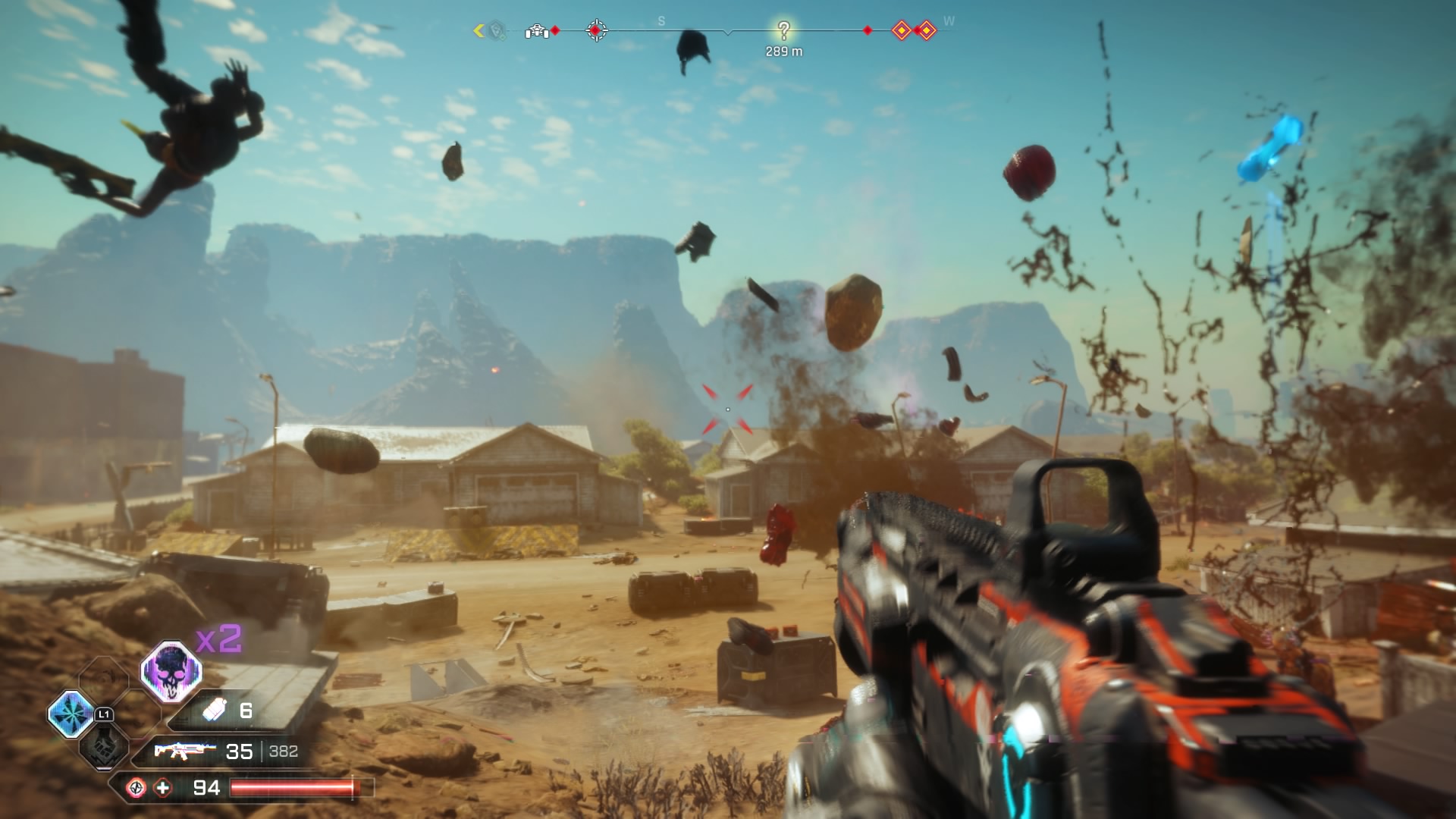This screenshot has height=819, width=1456.
Task: Select the red targeting reticle on the compass
Action: pos(597,30)
